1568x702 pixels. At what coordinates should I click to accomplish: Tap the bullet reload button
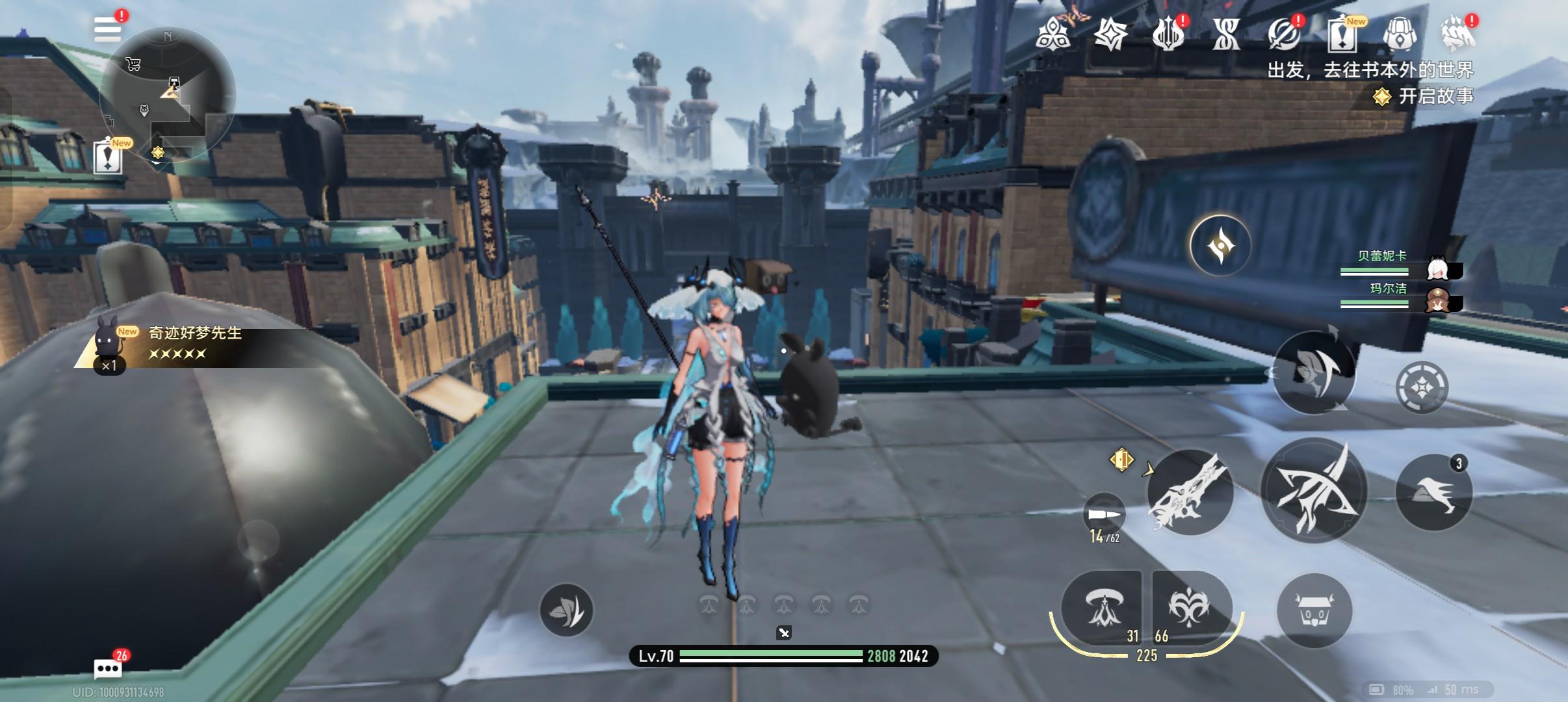[x=1104, y=515]
